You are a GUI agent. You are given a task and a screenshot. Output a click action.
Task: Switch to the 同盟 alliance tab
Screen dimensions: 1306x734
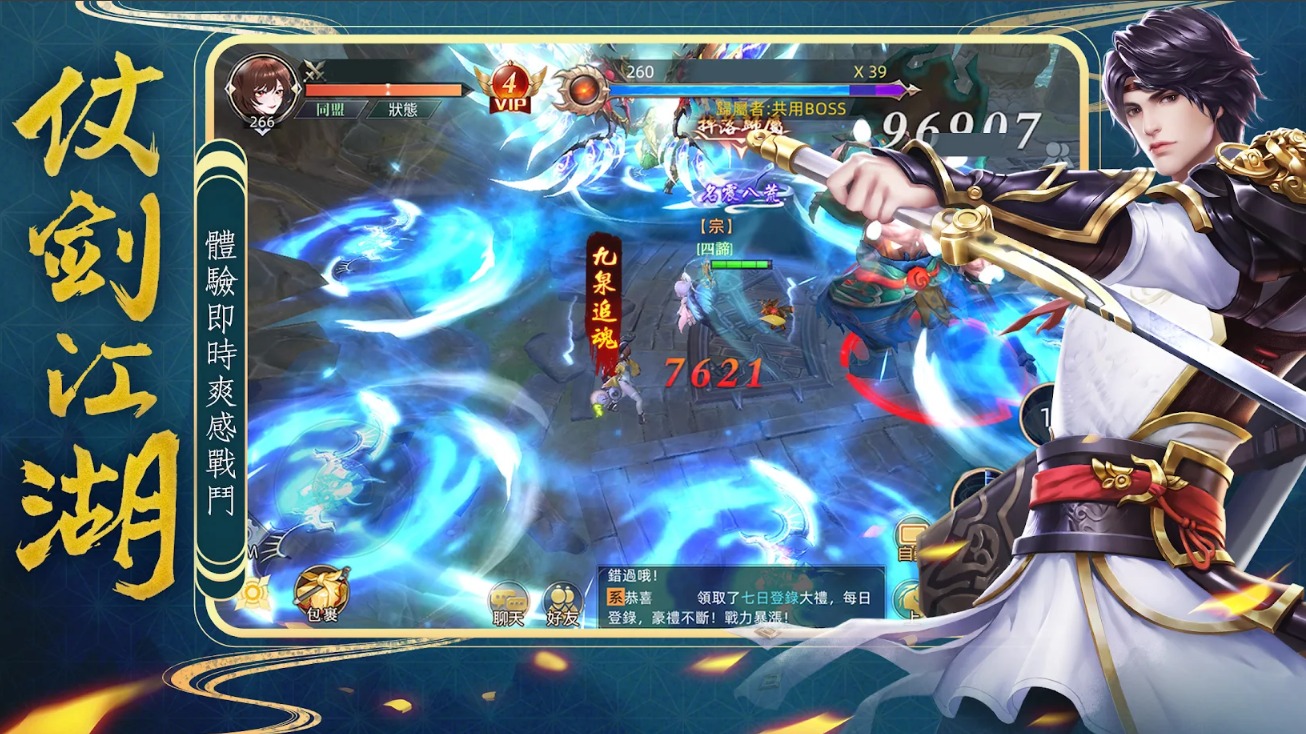coord(334,110)
